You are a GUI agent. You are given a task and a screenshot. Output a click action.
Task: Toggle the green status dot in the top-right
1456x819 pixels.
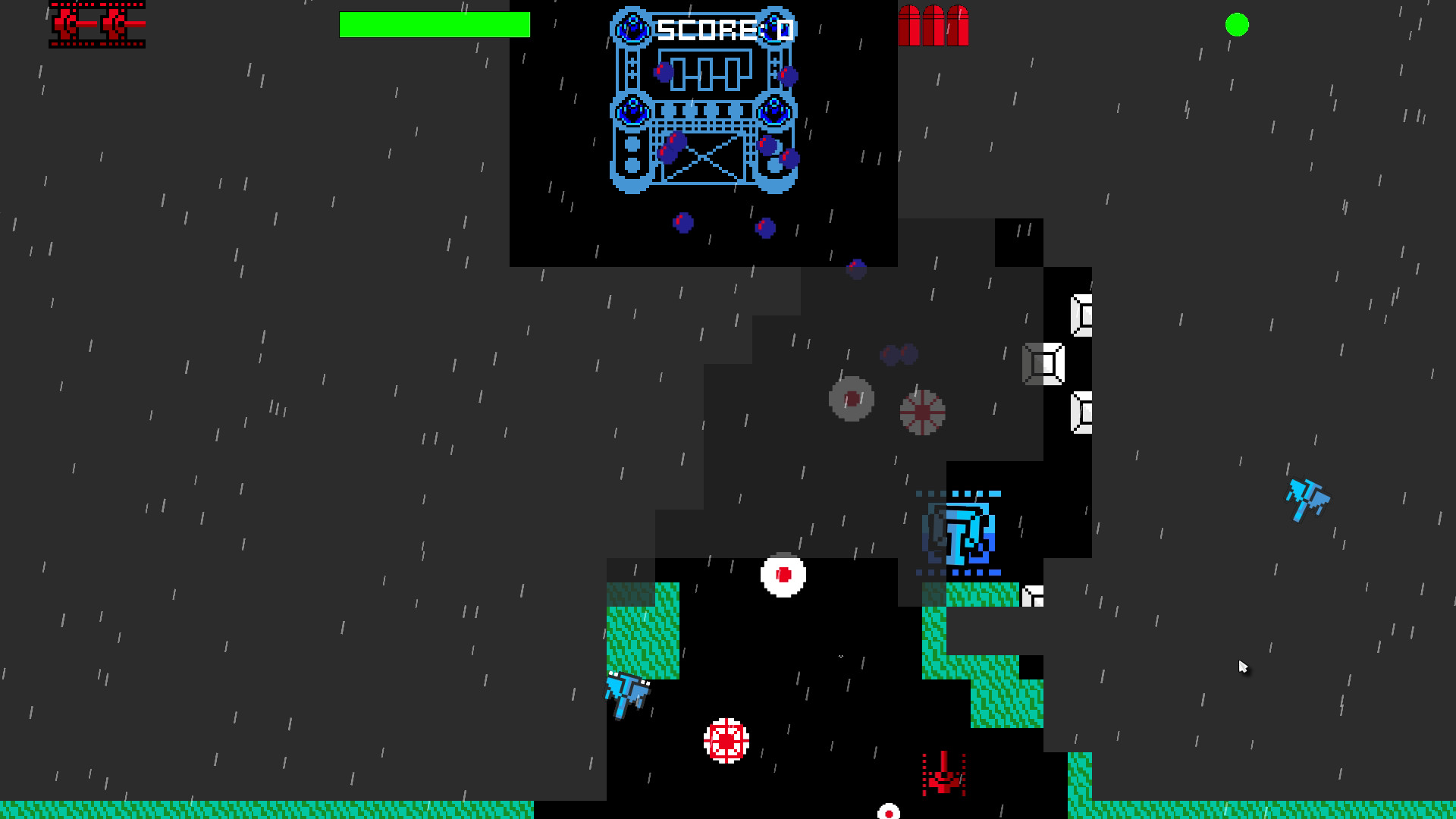click(1237, 25)
